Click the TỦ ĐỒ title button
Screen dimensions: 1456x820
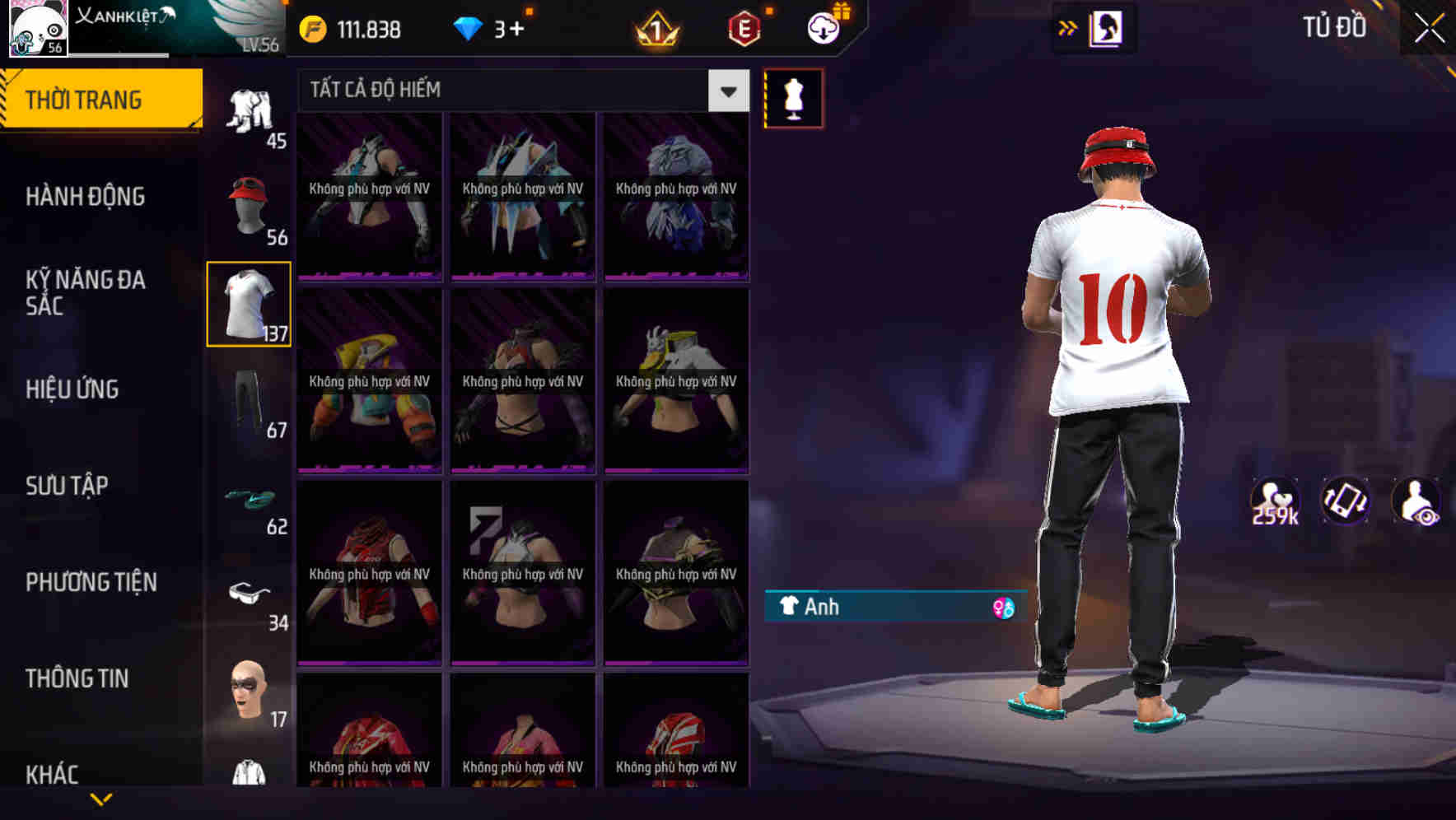click(1335, 26)
